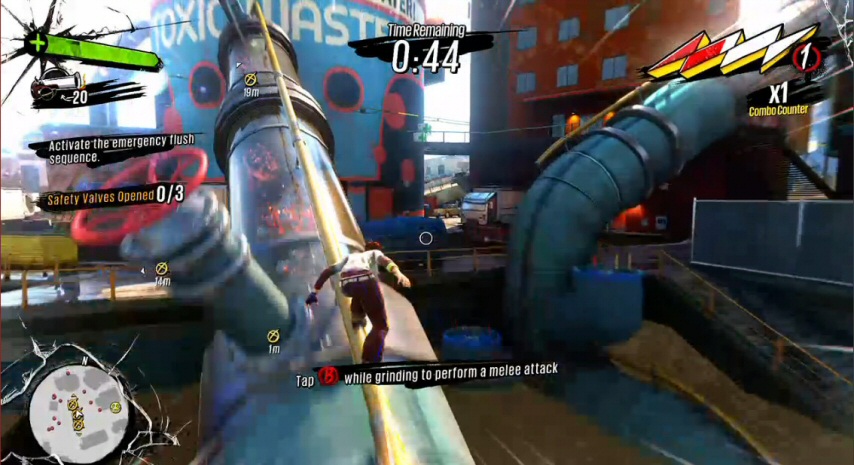Click the emergency flush sequence objective

[x=114, y=148]
